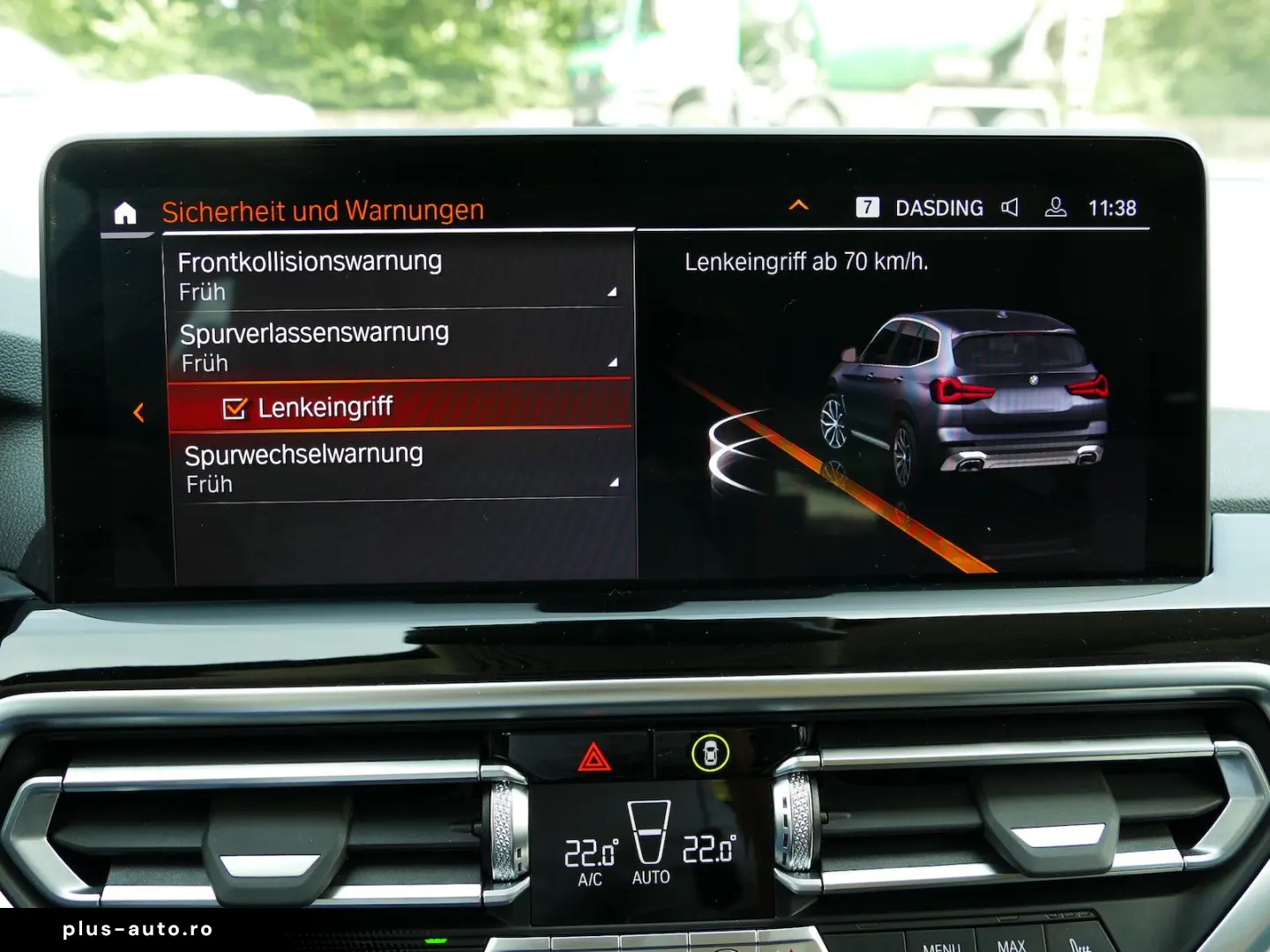Tap the speaker icon in status bar
The image size is (1270, 952).
1010,207
